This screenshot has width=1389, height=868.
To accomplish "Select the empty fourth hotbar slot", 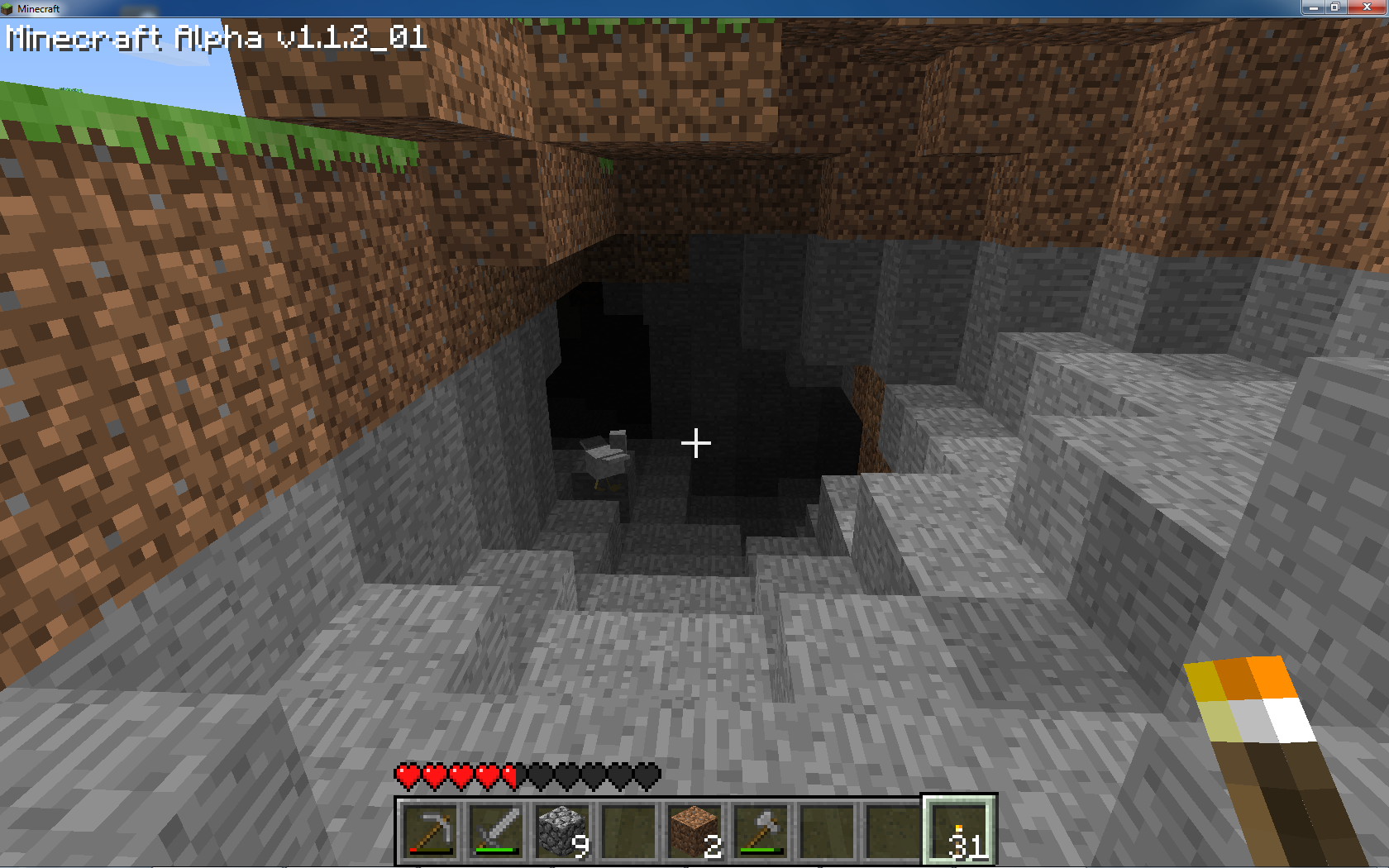I will click(631, 831).
